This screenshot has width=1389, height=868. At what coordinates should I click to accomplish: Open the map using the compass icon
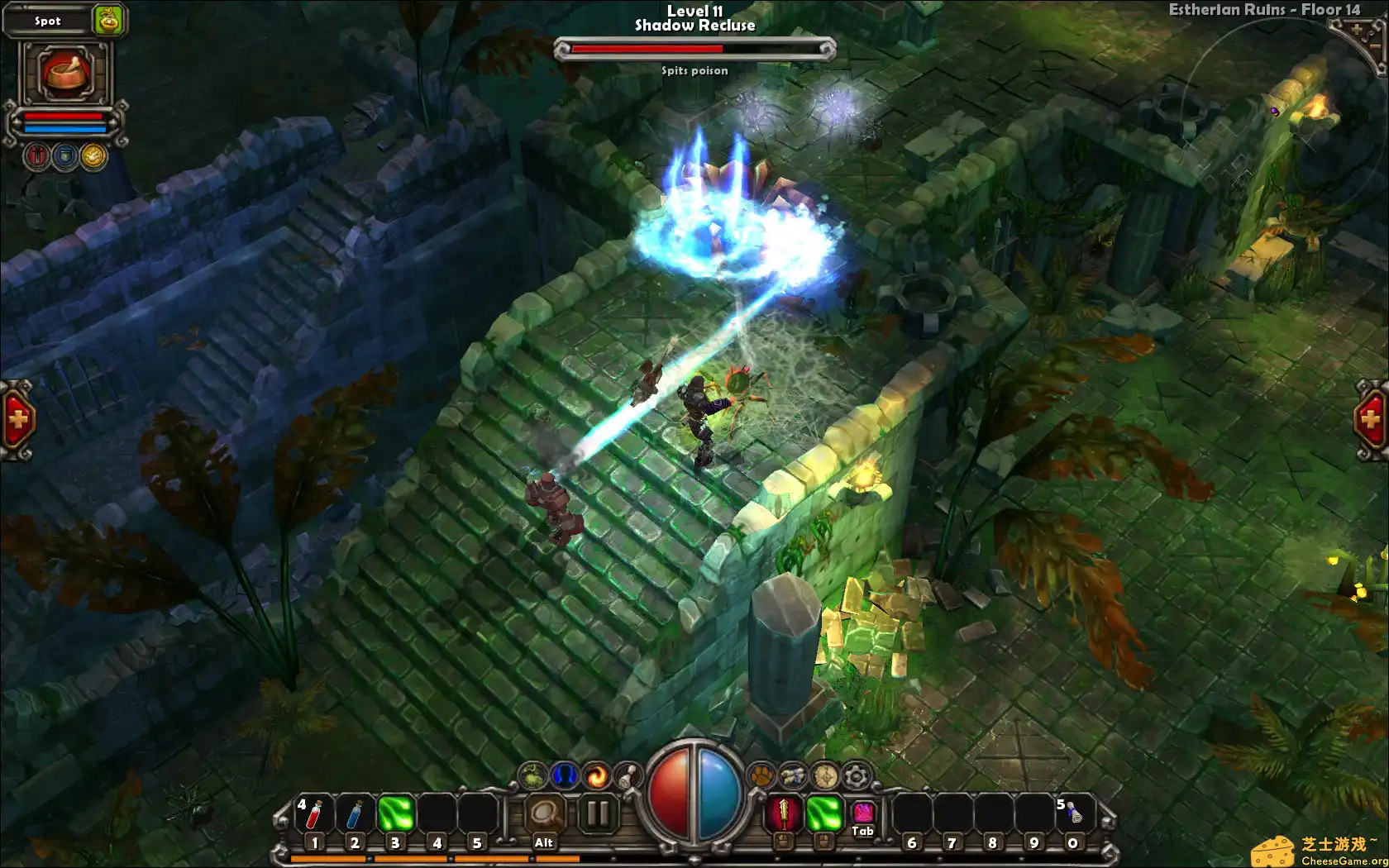coord(824,775)
